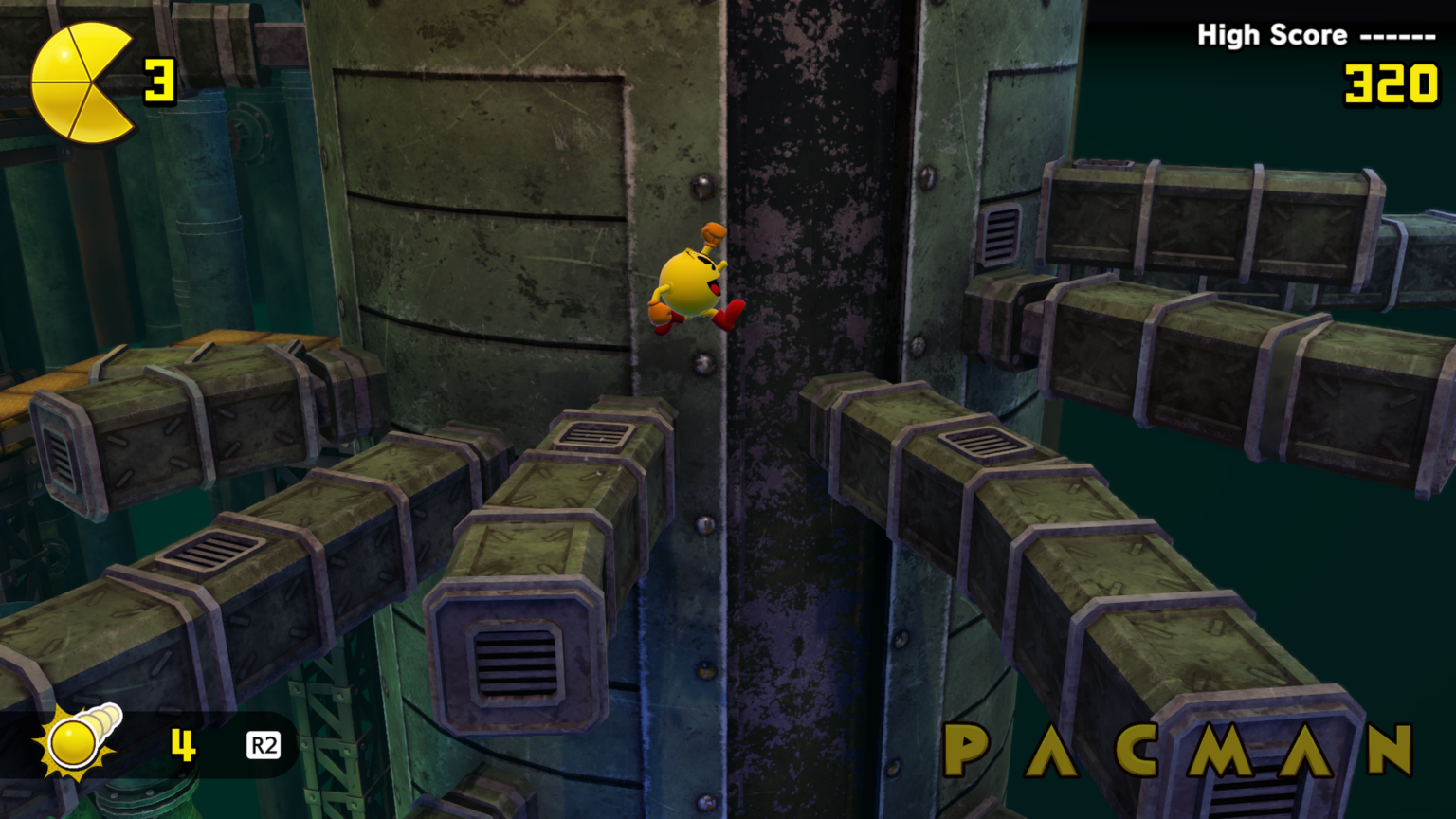Viewport: 1456px width, 819px height.
Task: Open the High Score header menu
Action: (1272, 34)
